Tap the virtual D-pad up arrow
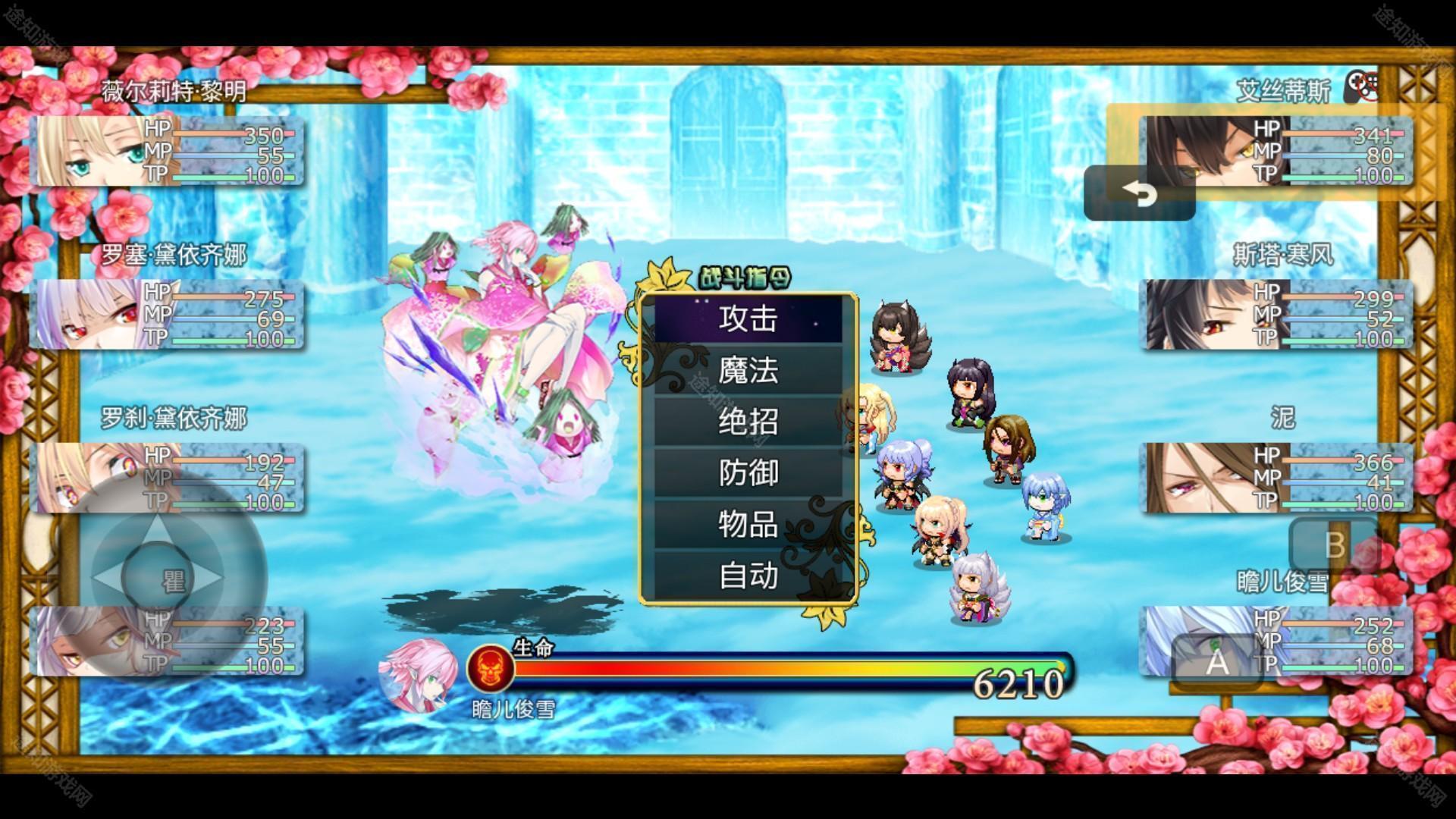Viewport: 1456px width, 819px height. (157, 527)
